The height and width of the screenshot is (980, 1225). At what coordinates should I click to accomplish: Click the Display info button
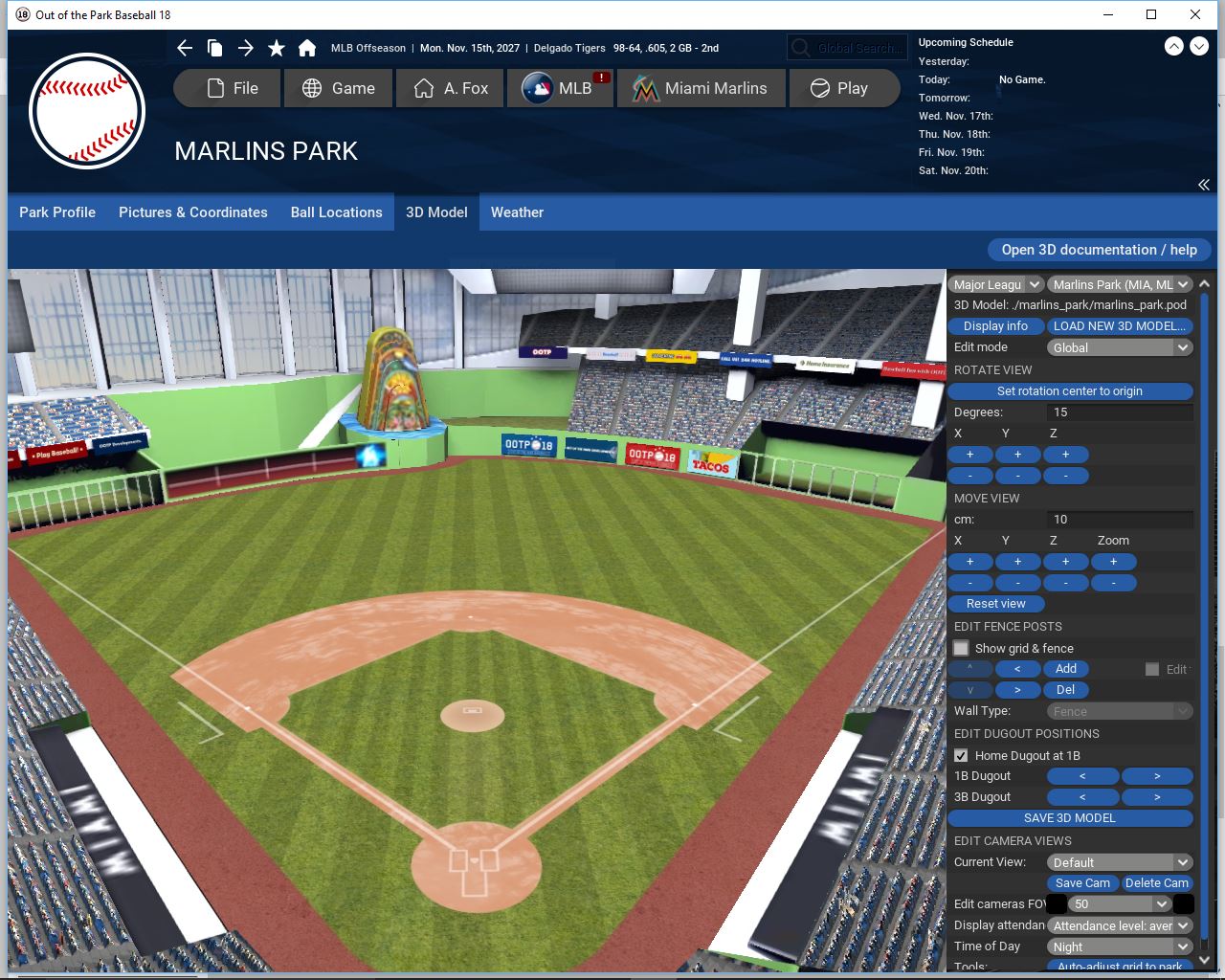(995, 326)
